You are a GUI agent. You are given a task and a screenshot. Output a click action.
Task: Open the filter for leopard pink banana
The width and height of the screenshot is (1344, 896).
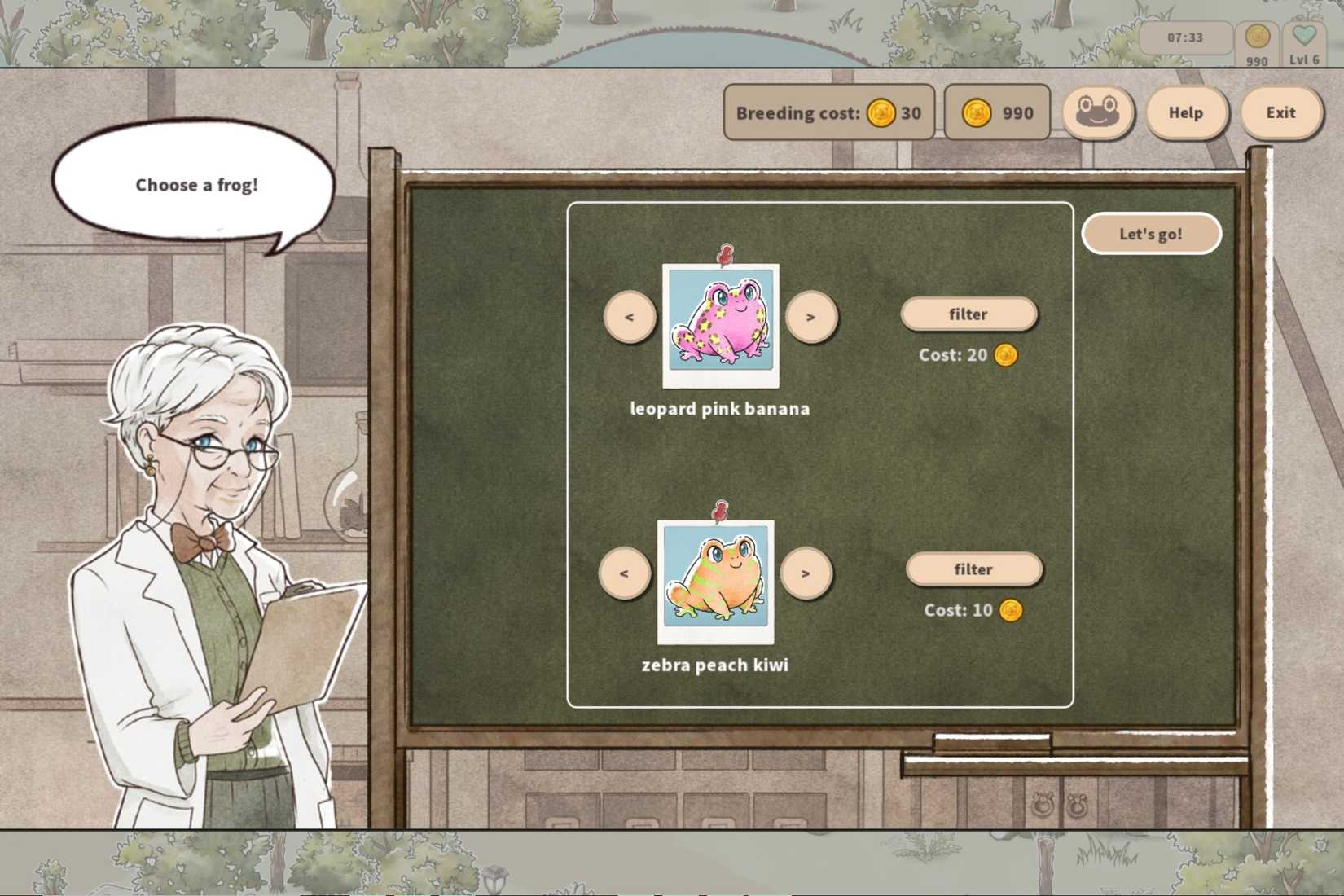coord(968,314)
